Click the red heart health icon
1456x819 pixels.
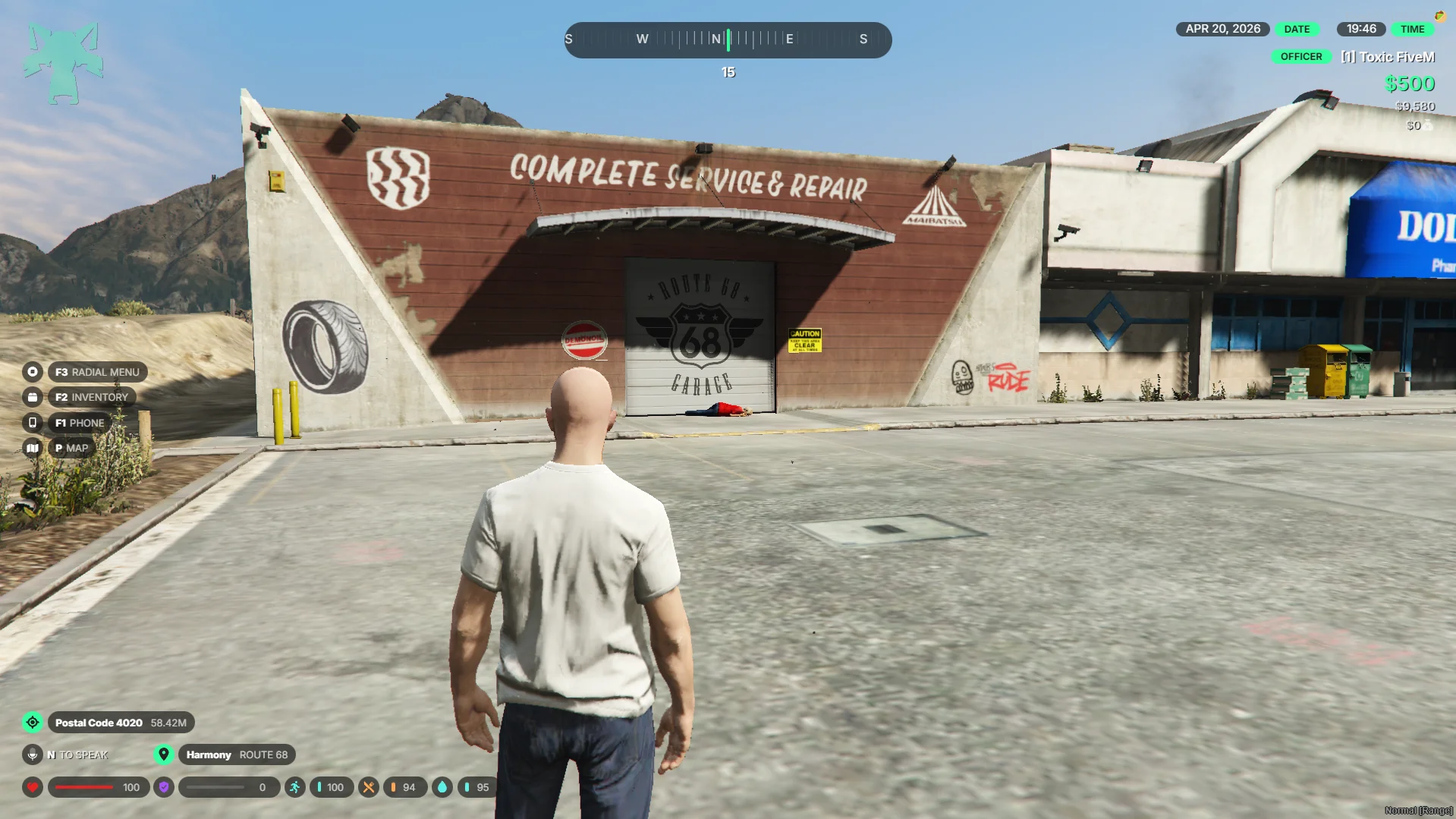click(33, 787)
